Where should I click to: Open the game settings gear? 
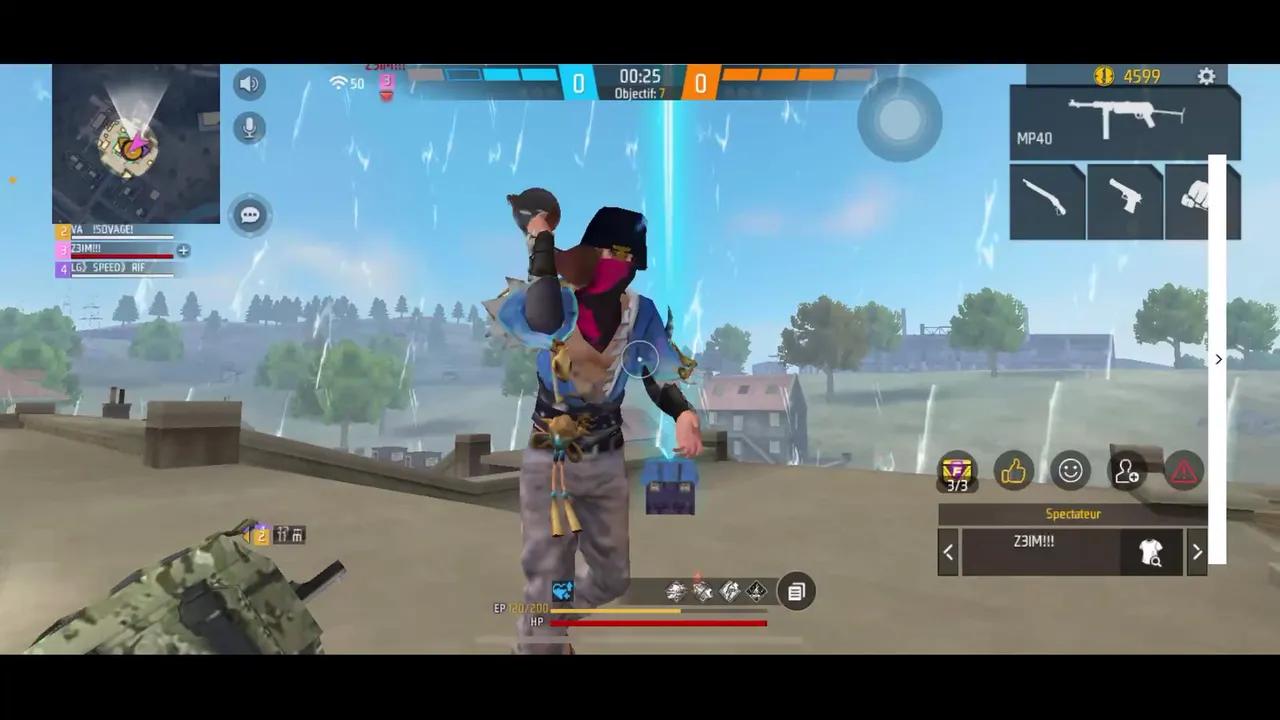coord(1206,76)
